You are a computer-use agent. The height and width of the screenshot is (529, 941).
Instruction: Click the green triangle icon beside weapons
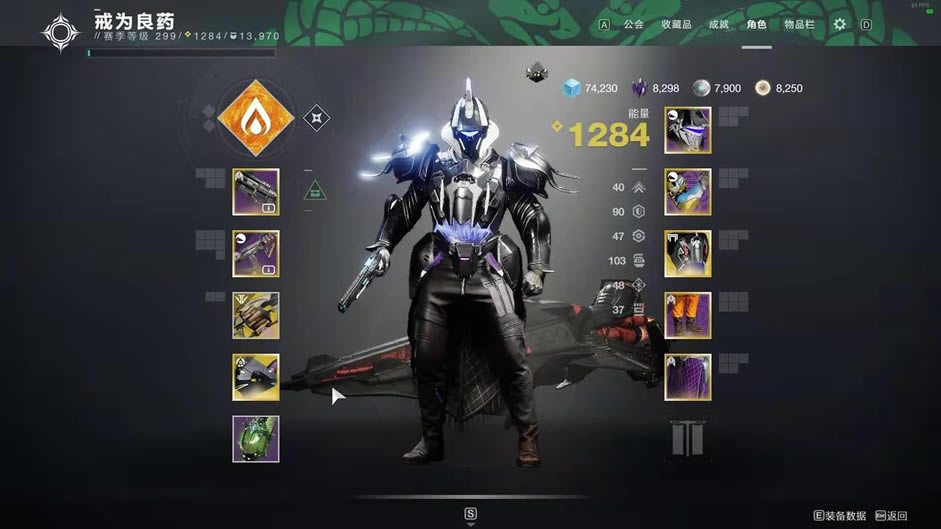coord(315,189)
